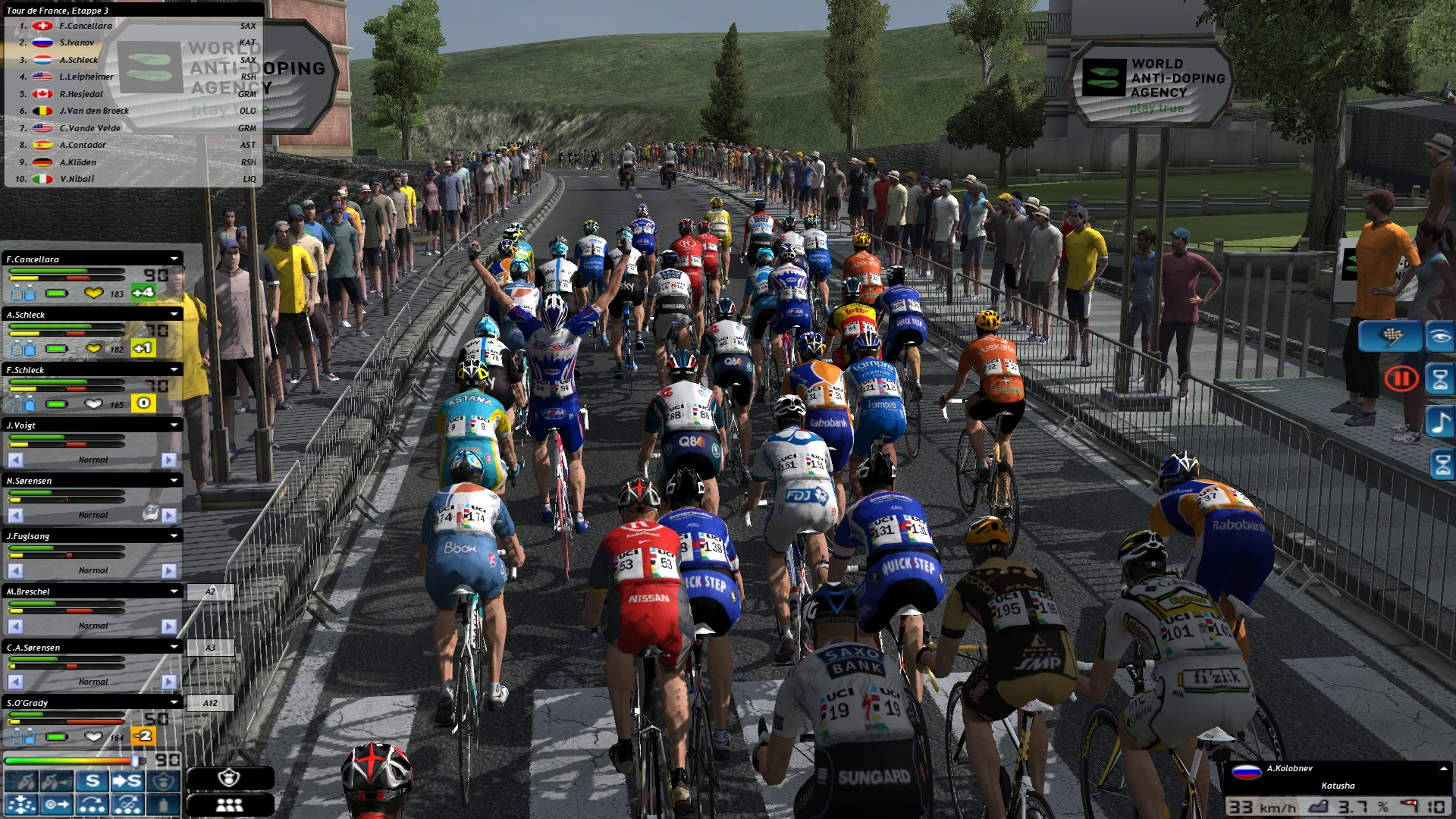Activate the 'S' sprint button
1456x819 pixels.
click(93, 781)
